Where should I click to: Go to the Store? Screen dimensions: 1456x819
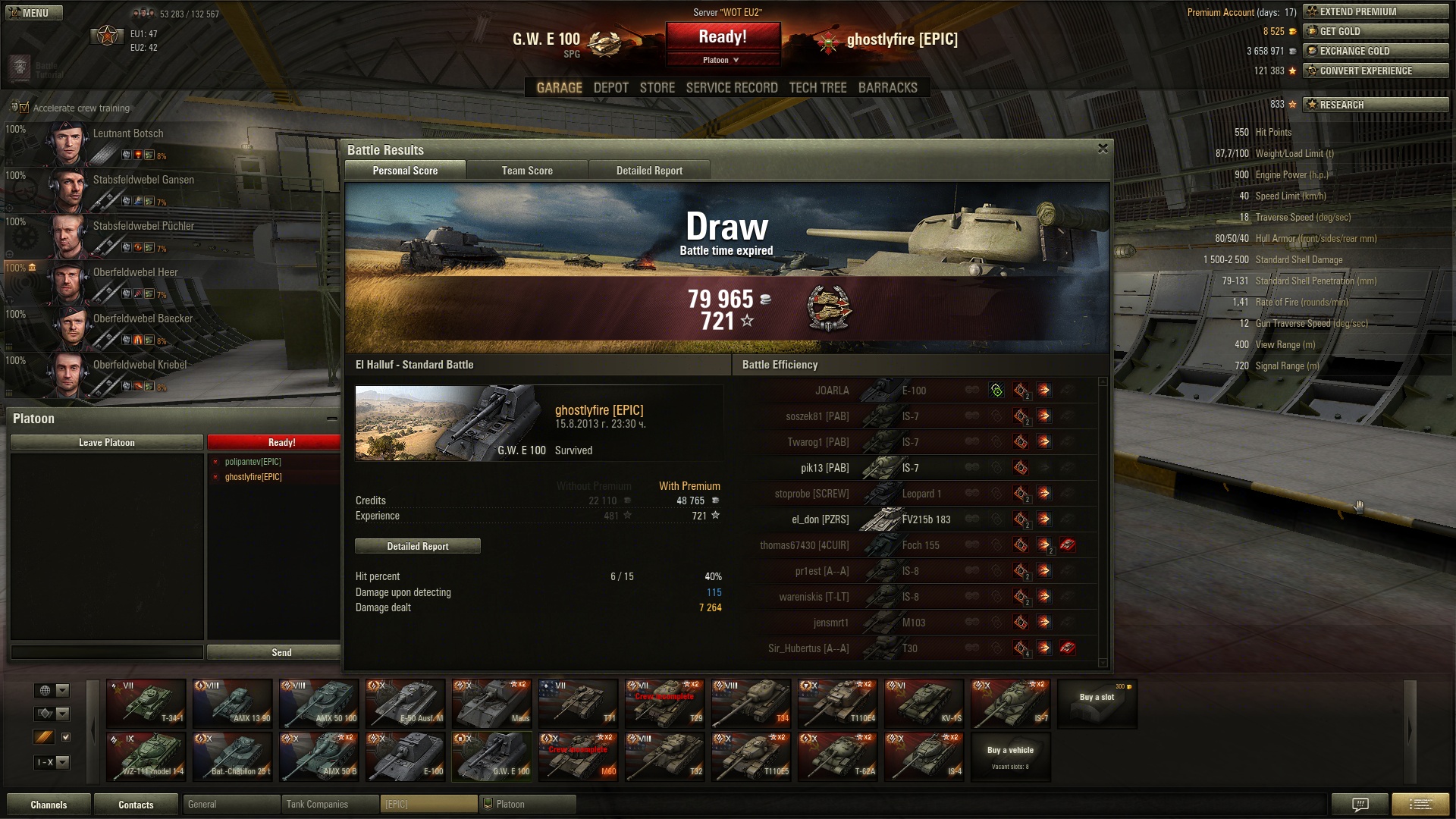click(657, 88)
